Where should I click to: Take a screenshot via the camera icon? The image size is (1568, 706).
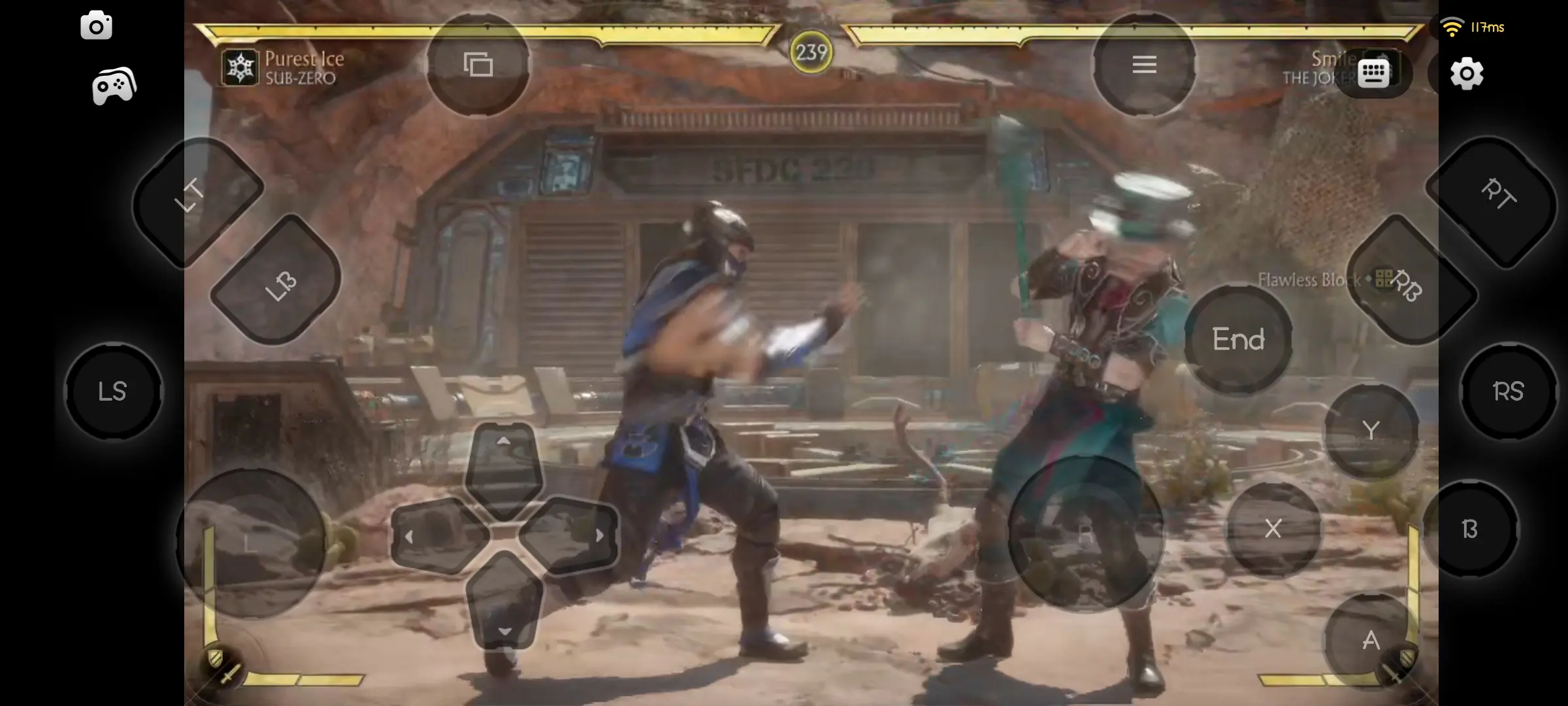pos(97,25)
